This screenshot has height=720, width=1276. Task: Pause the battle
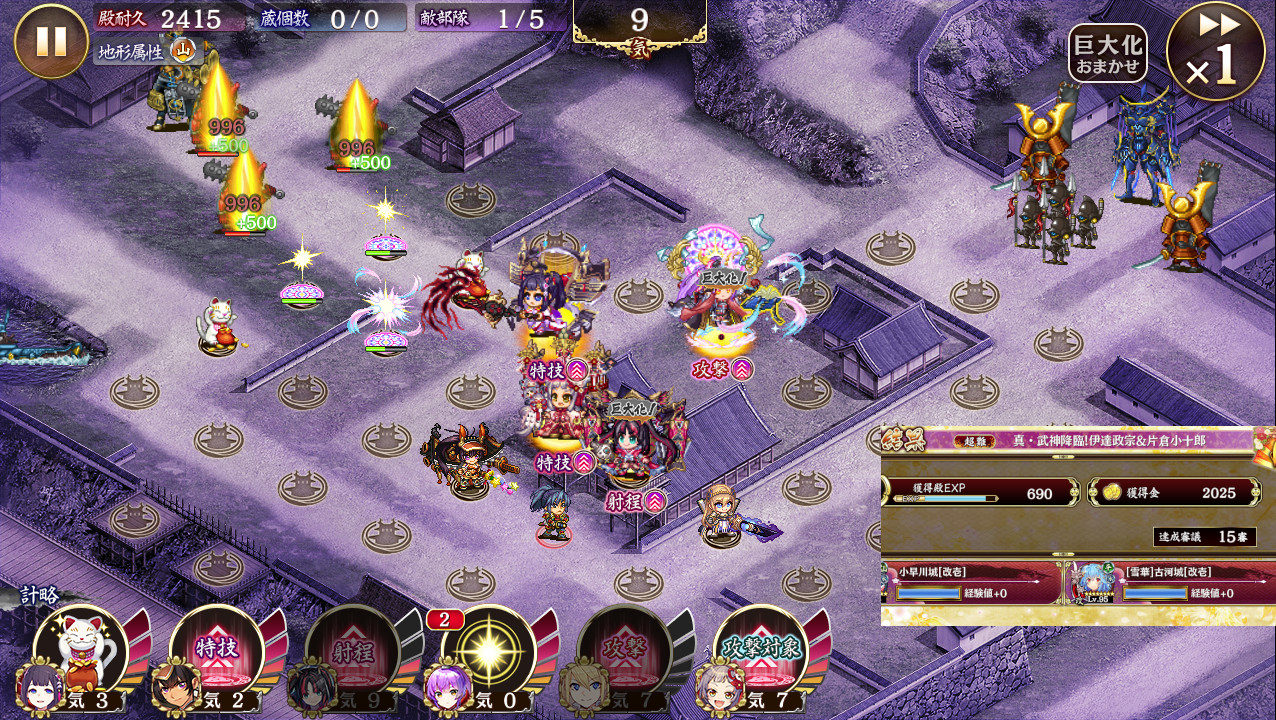[51, 41]
